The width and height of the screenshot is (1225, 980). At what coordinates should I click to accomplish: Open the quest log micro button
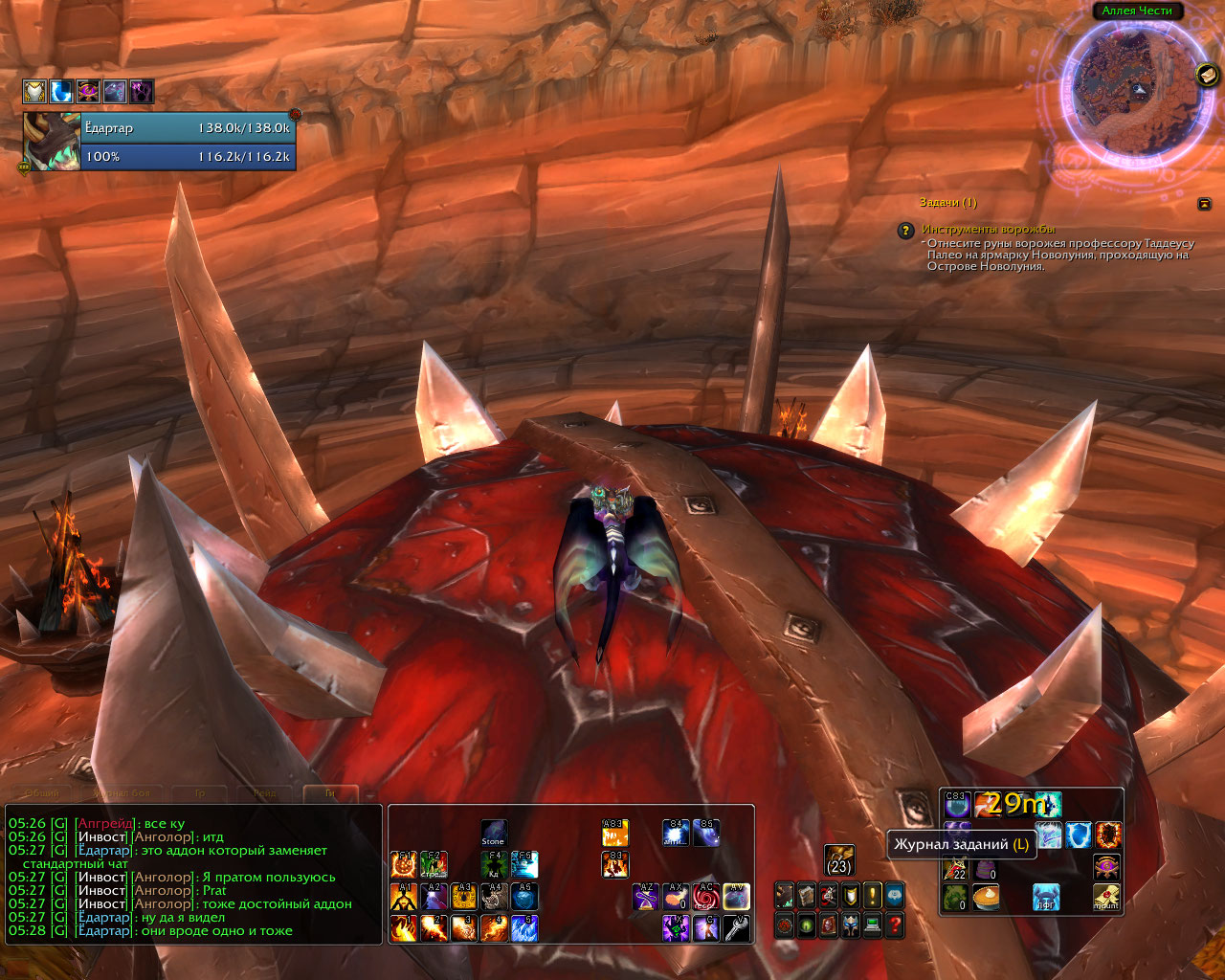click(872, 896)
